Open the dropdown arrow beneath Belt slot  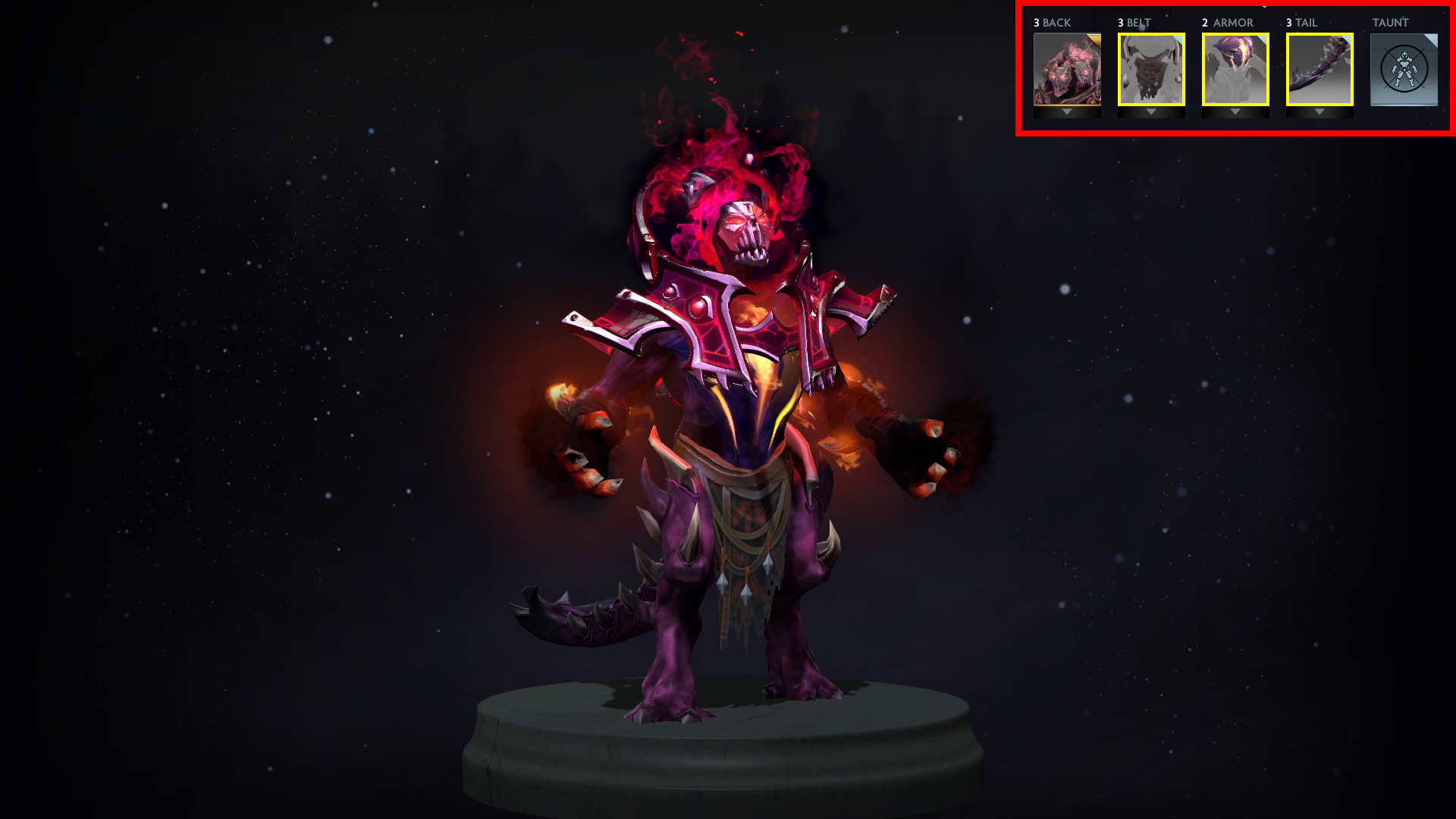pos(1151,112)
